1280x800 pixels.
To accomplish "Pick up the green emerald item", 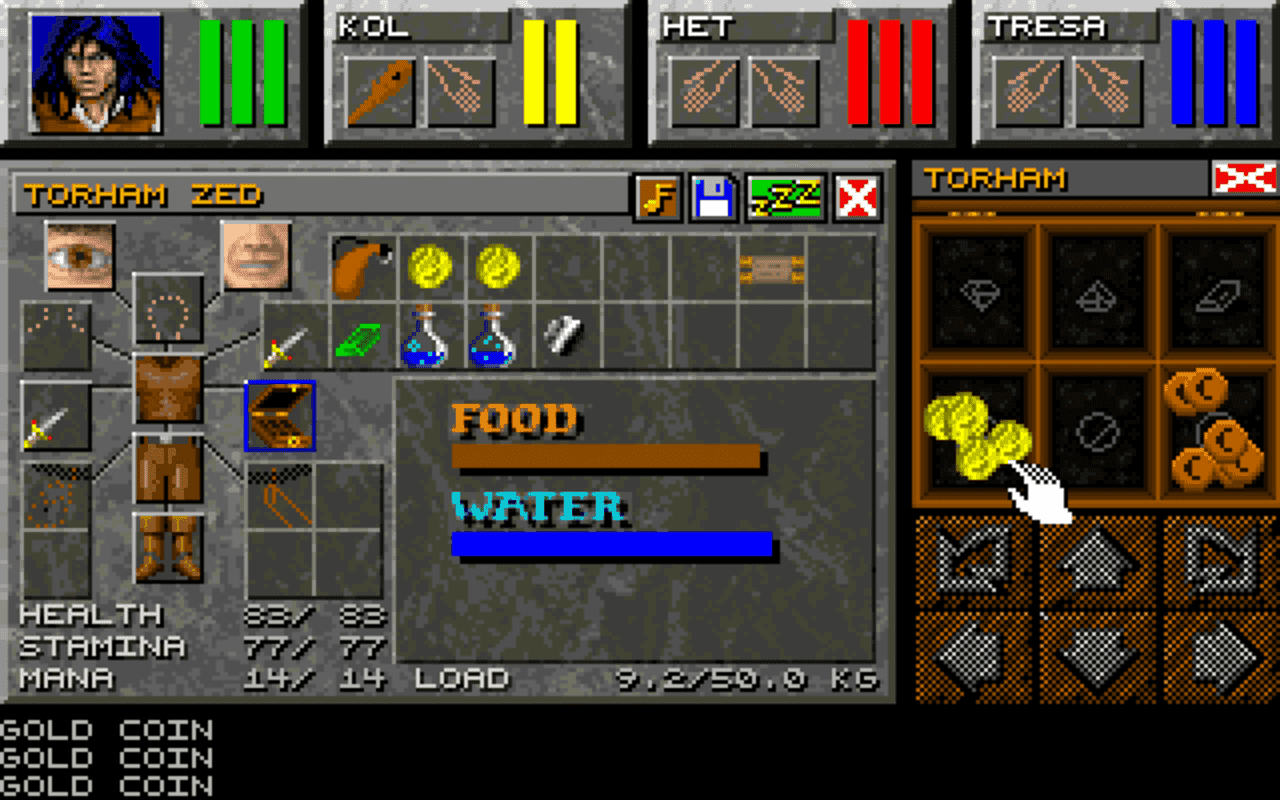I will [358, 342].
